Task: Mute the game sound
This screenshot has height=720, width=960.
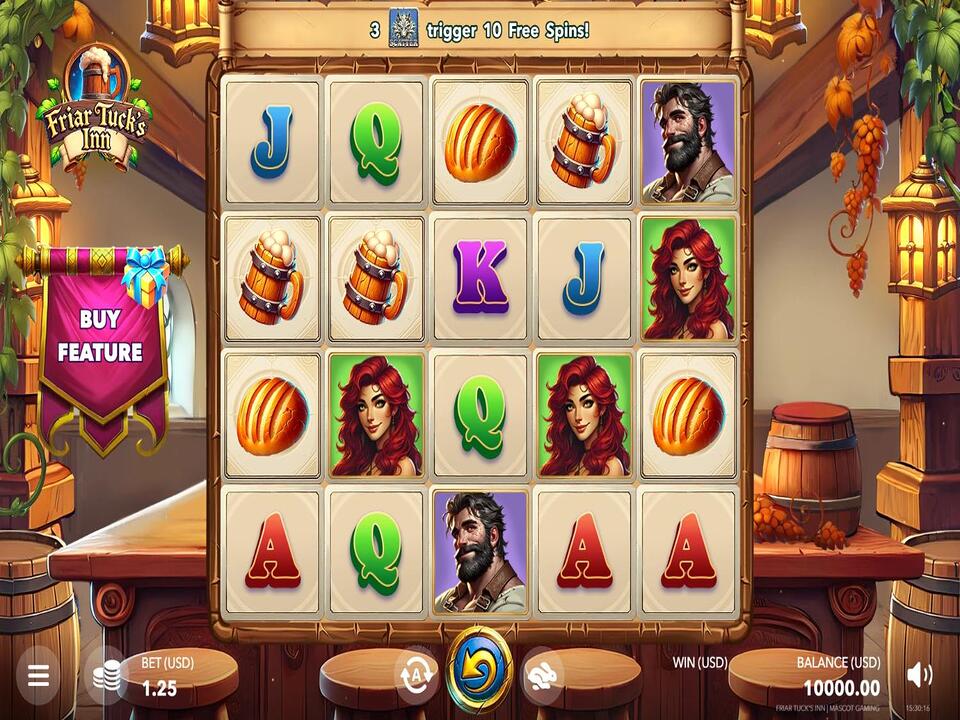Action: click(x=919, y=675)
